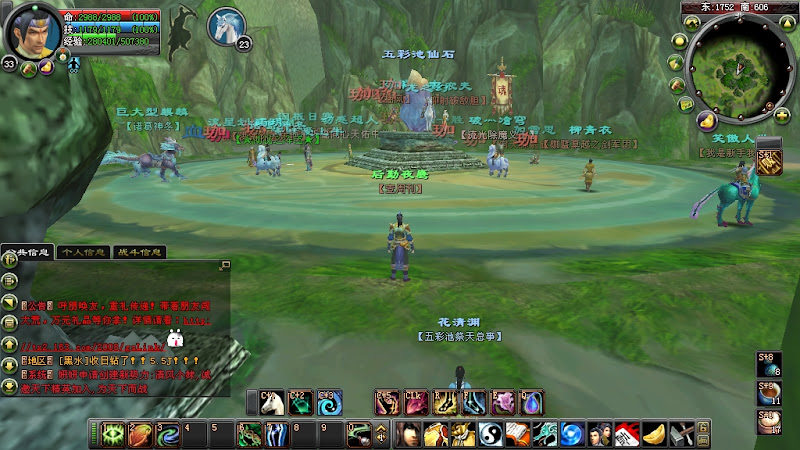
Task: Open the 公共信息 chat tab
Action: pos(27,252)
